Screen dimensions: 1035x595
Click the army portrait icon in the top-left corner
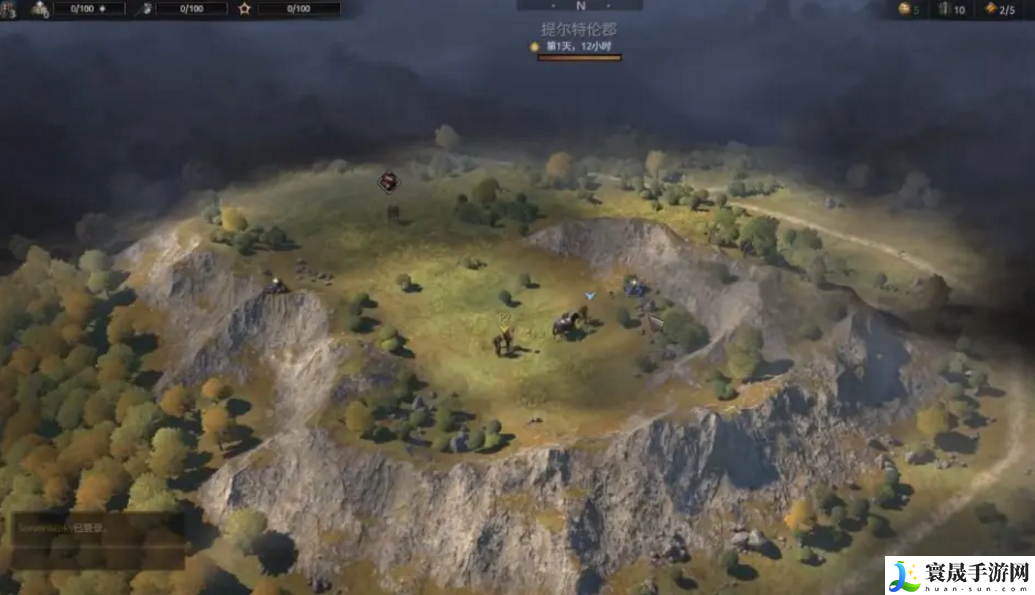8,9
